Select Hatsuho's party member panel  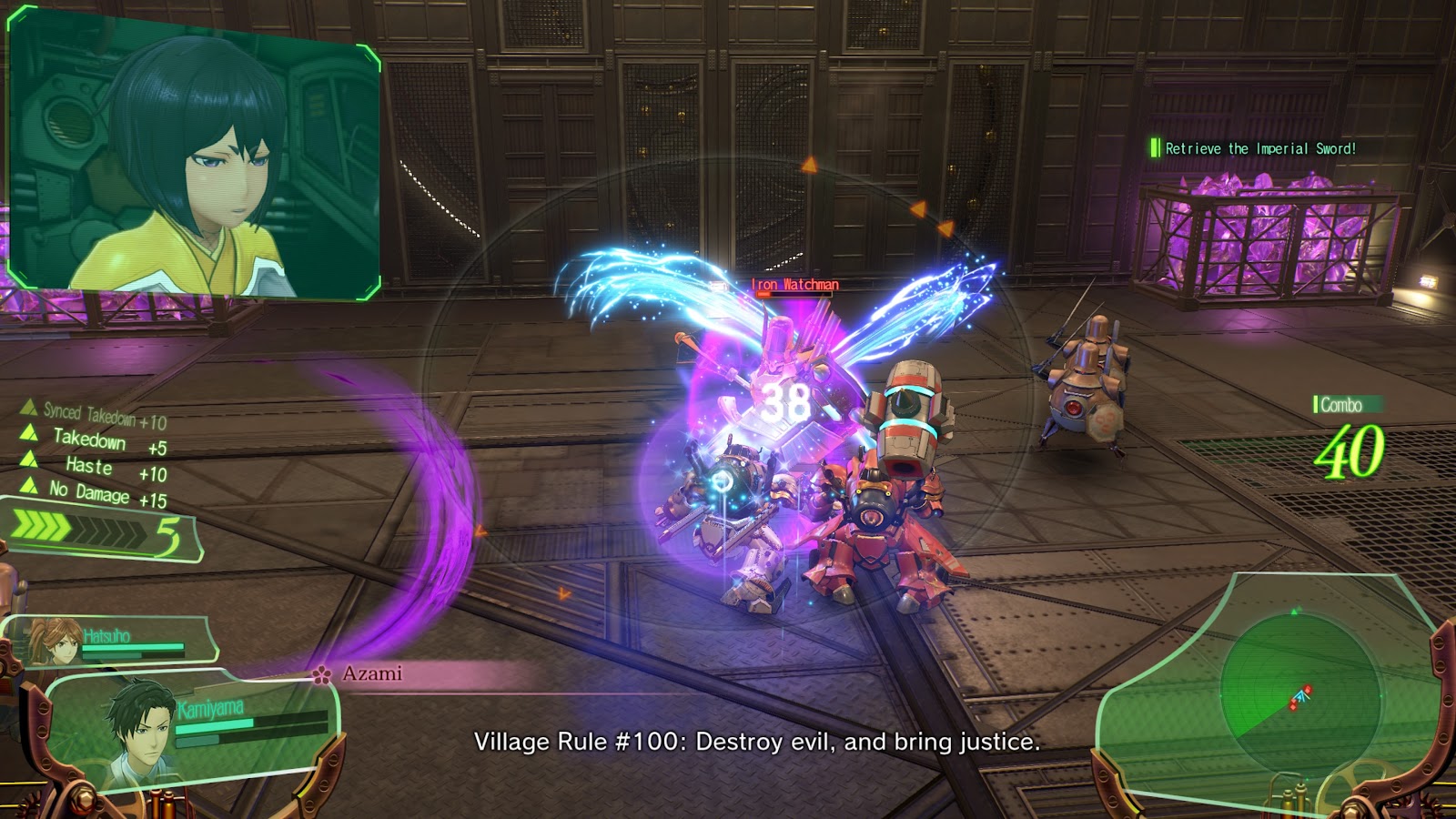click(x=113, y=641)
